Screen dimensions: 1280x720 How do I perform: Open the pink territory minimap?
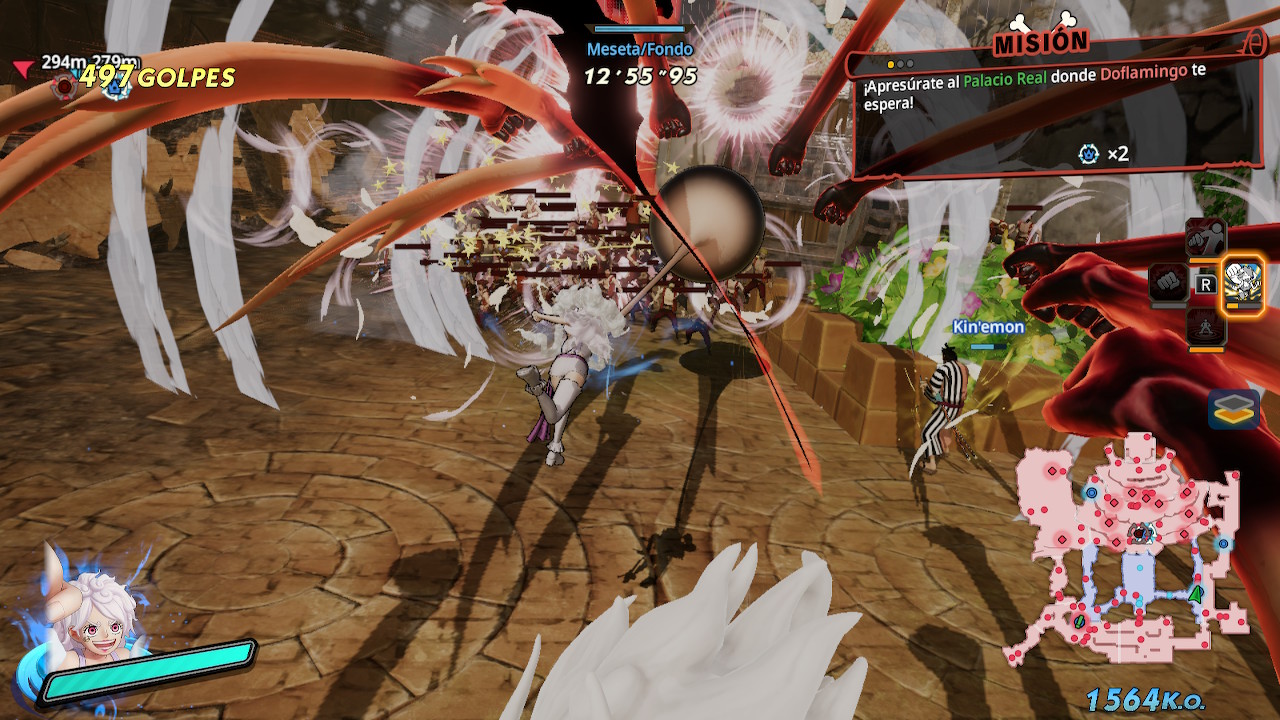[x=1130, y=548]
